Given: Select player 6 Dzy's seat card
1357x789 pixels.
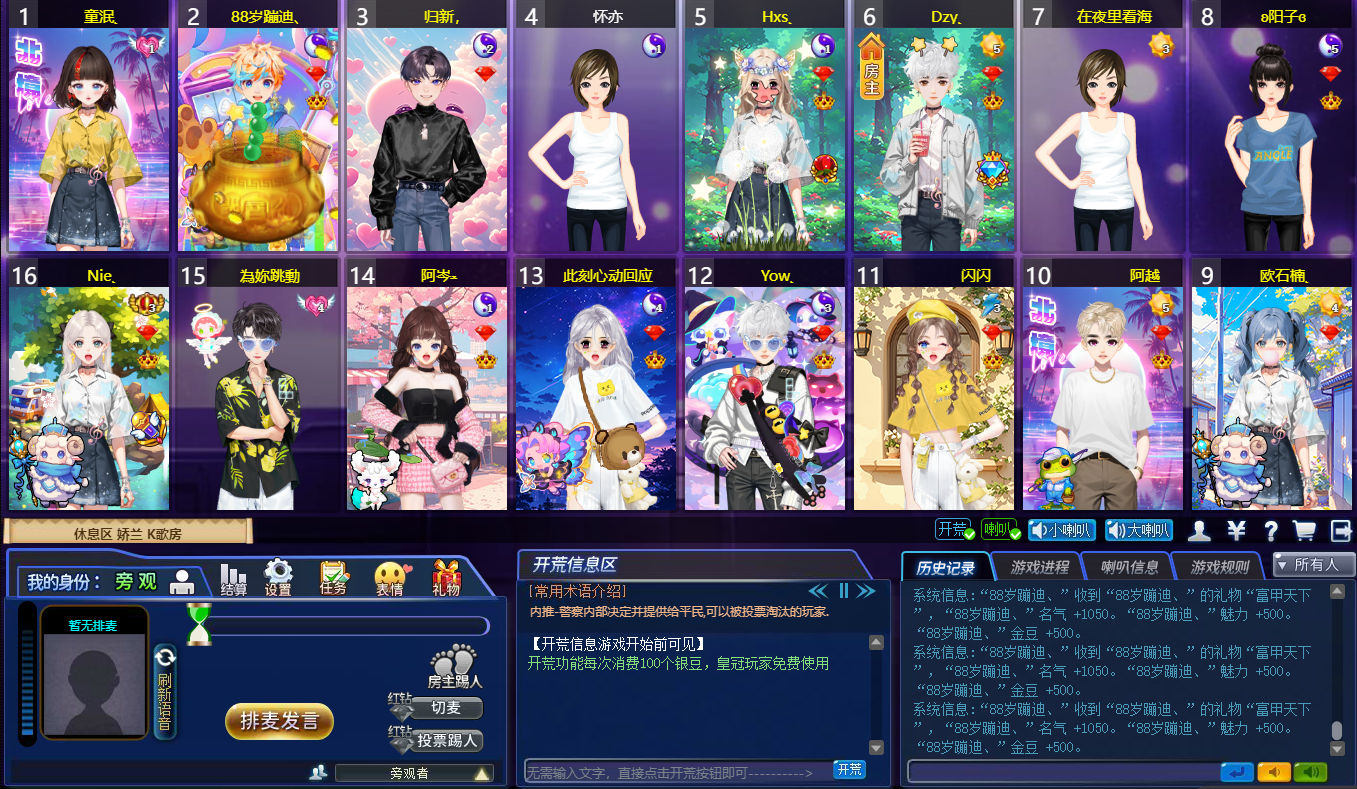Looking at the screenshot, I should click(x=933, y=140).
